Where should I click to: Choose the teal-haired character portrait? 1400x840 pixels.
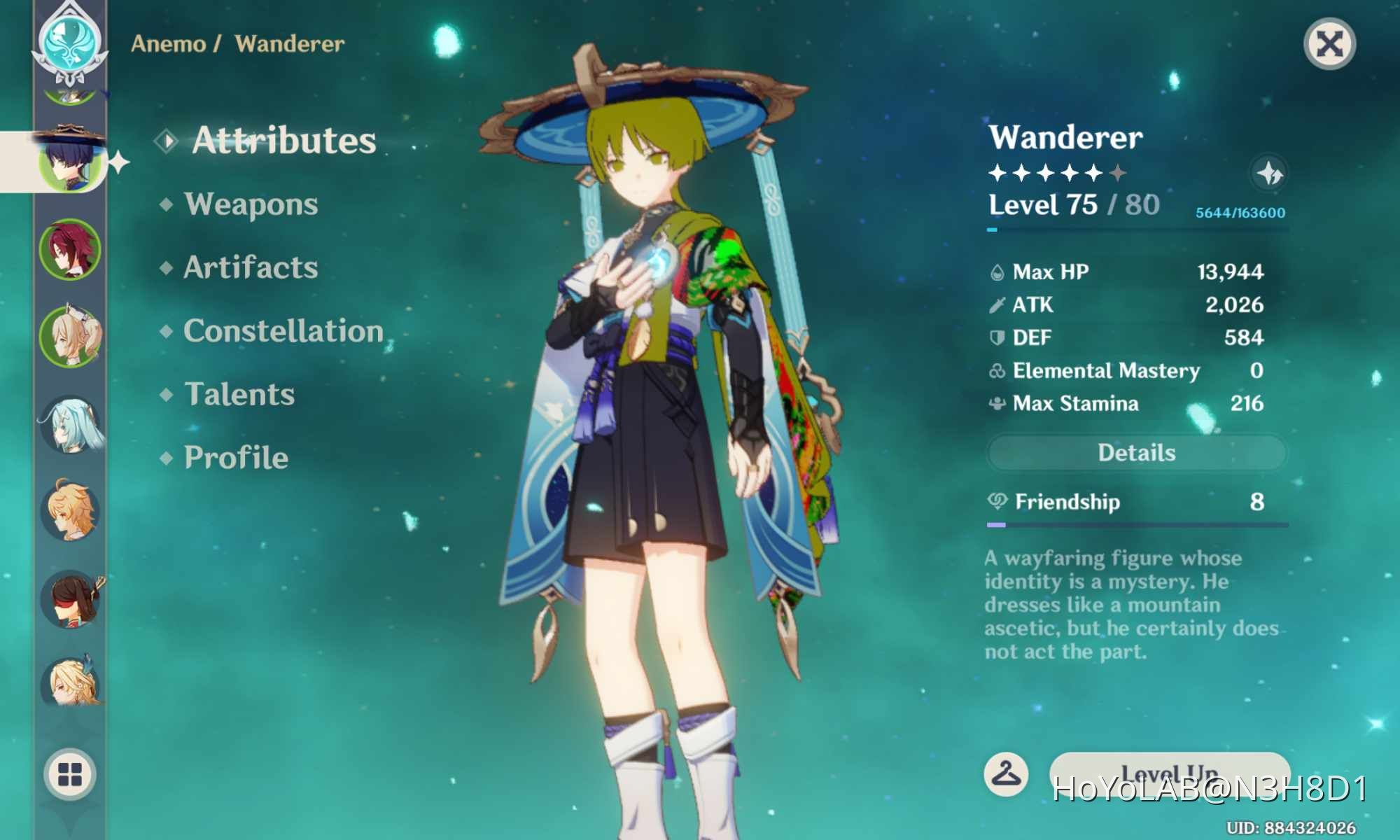[71, 424]
